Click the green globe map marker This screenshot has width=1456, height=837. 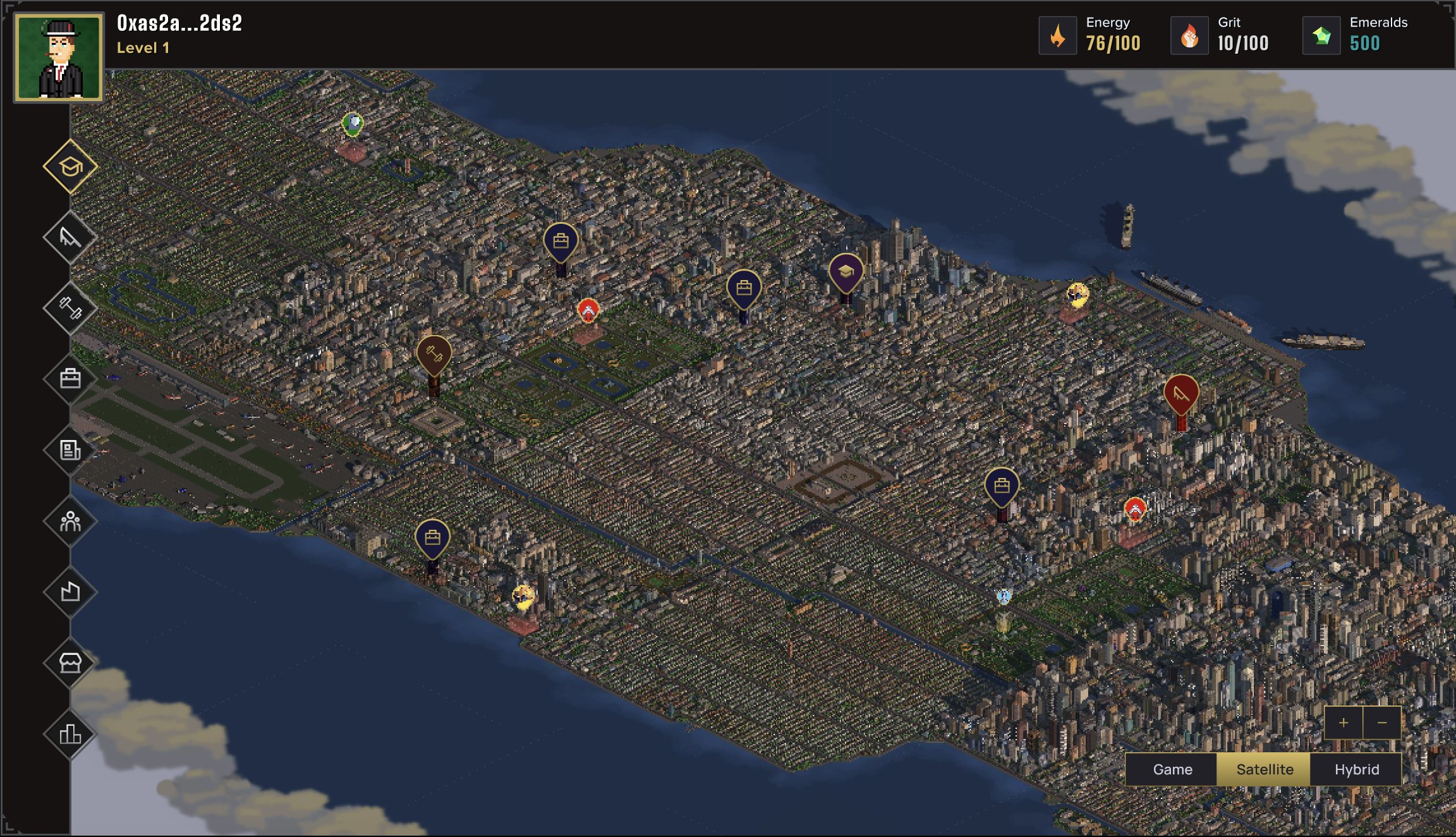coord(353,123)
